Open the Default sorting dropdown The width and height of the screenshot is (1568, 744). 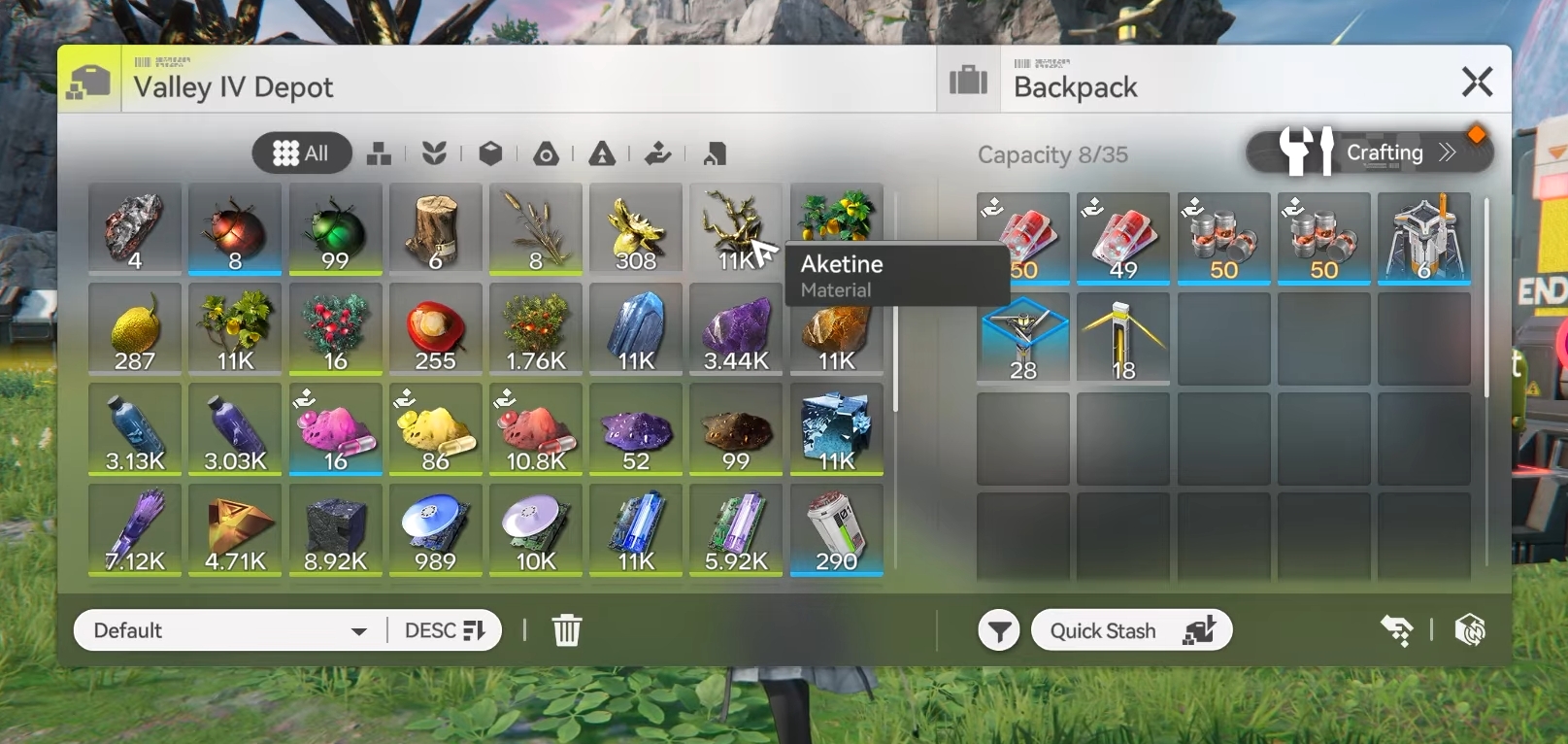click(x=227, y=630)
